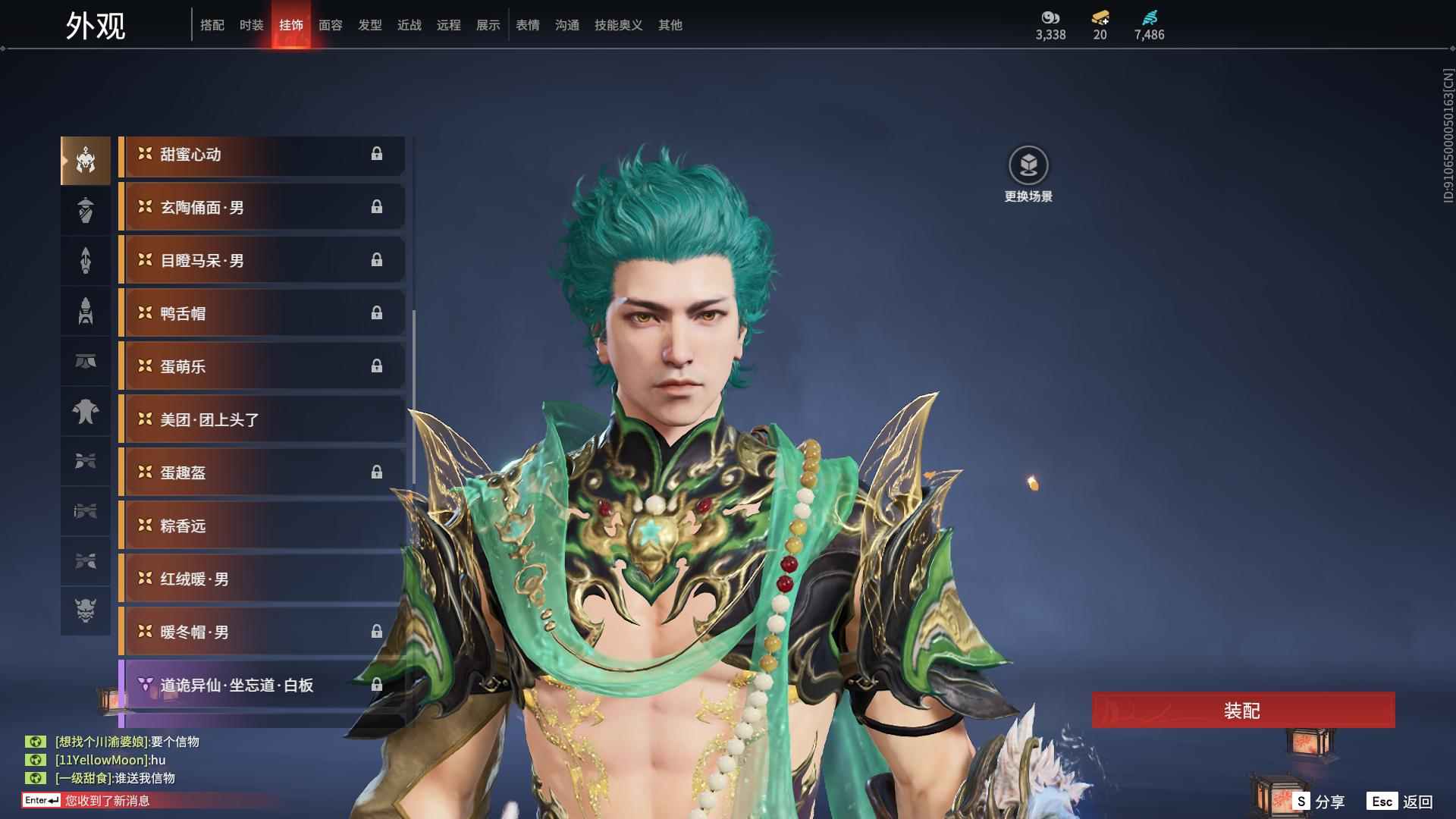The width and height of the screenshot is (1456, 819).
Task: Switch to the 表情 tab
Action: [x=528, y=25]
